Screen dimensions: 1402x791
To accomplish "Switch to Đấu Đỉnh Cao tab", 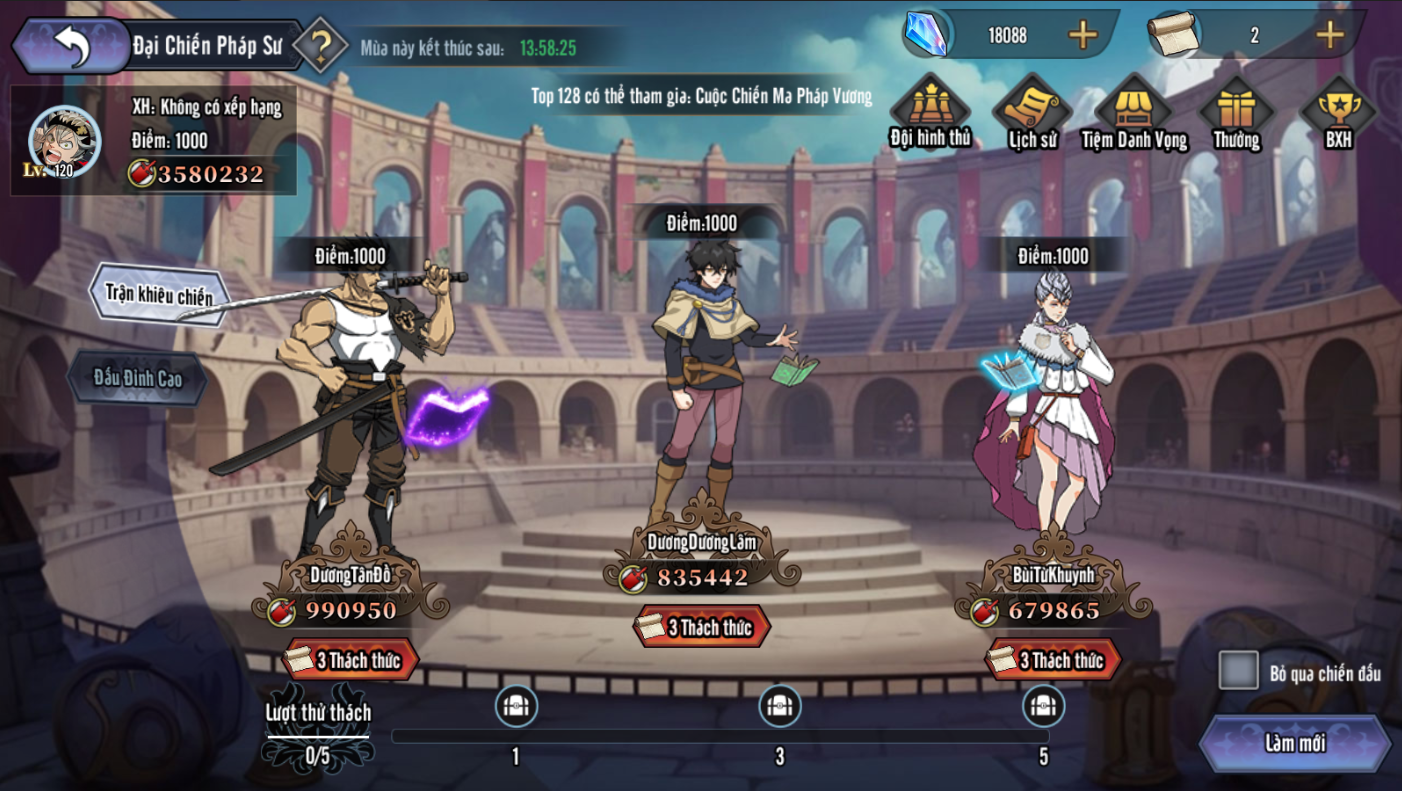I will pos(138,378).
